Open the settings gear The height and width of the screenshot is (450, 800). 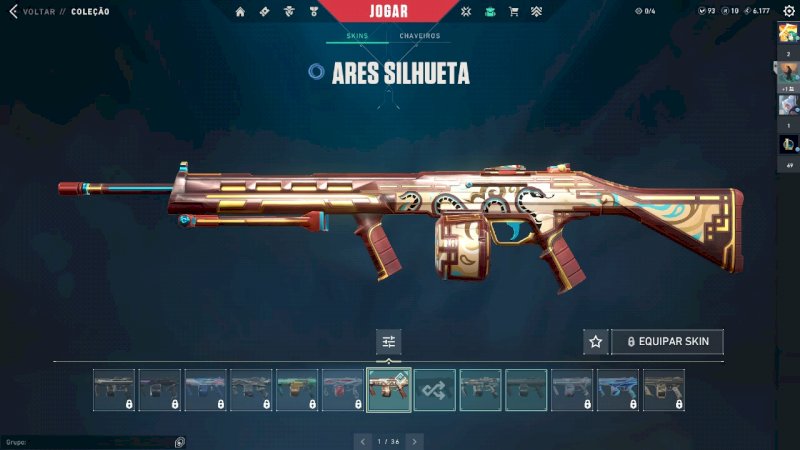coord(788,11)
